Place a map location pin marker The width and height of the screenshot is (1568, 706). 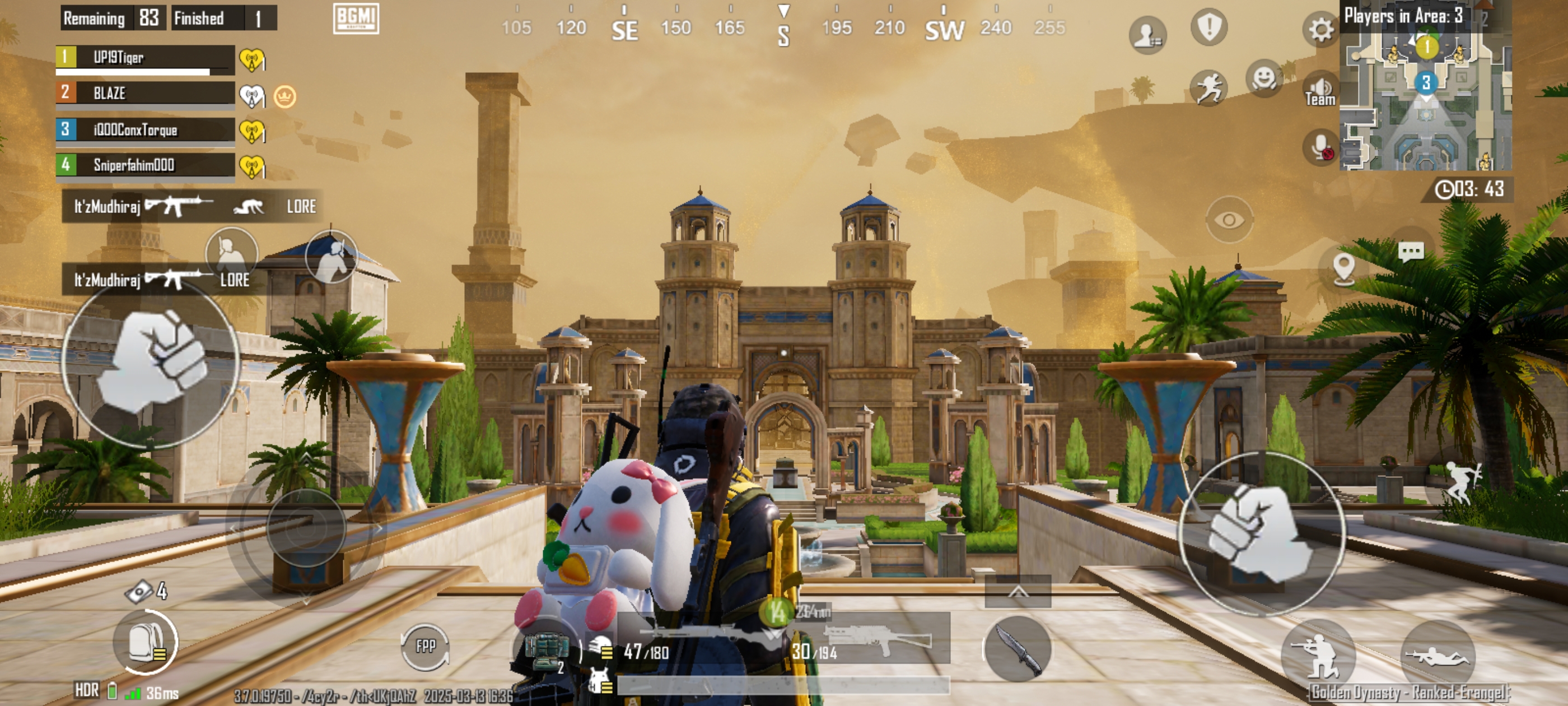coord(1343,268)
